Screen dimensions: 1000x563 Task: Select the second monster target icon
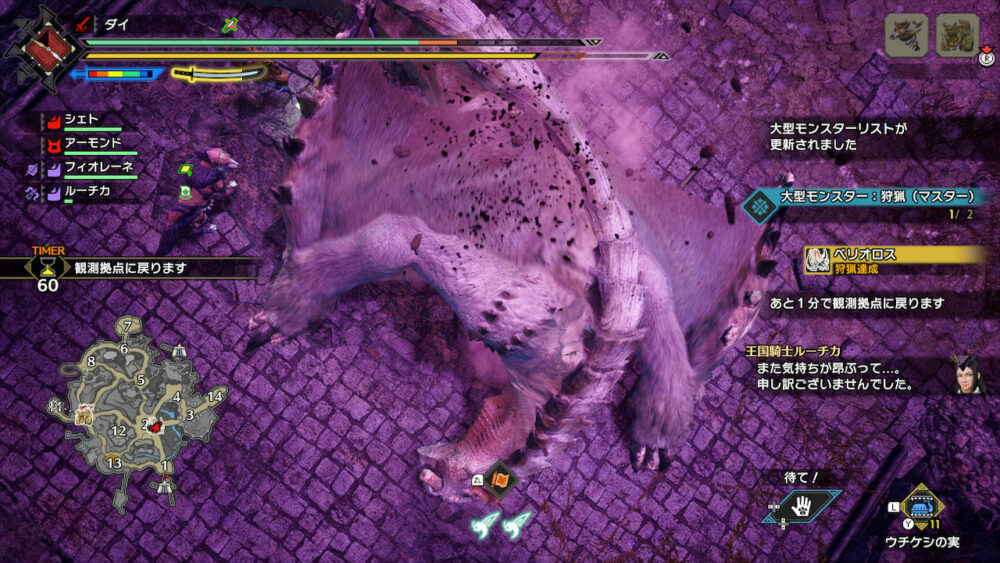pyautogui.click(x=957, y=35)
